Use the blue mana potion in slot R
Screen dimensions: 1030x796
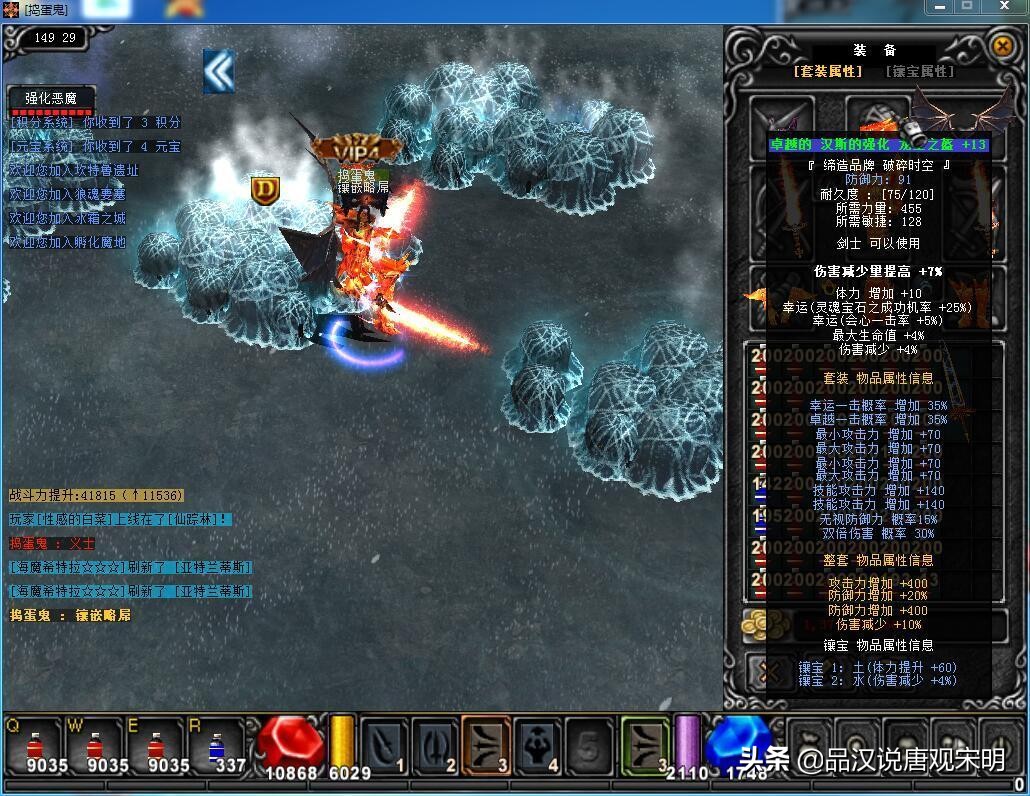[217, 745]
